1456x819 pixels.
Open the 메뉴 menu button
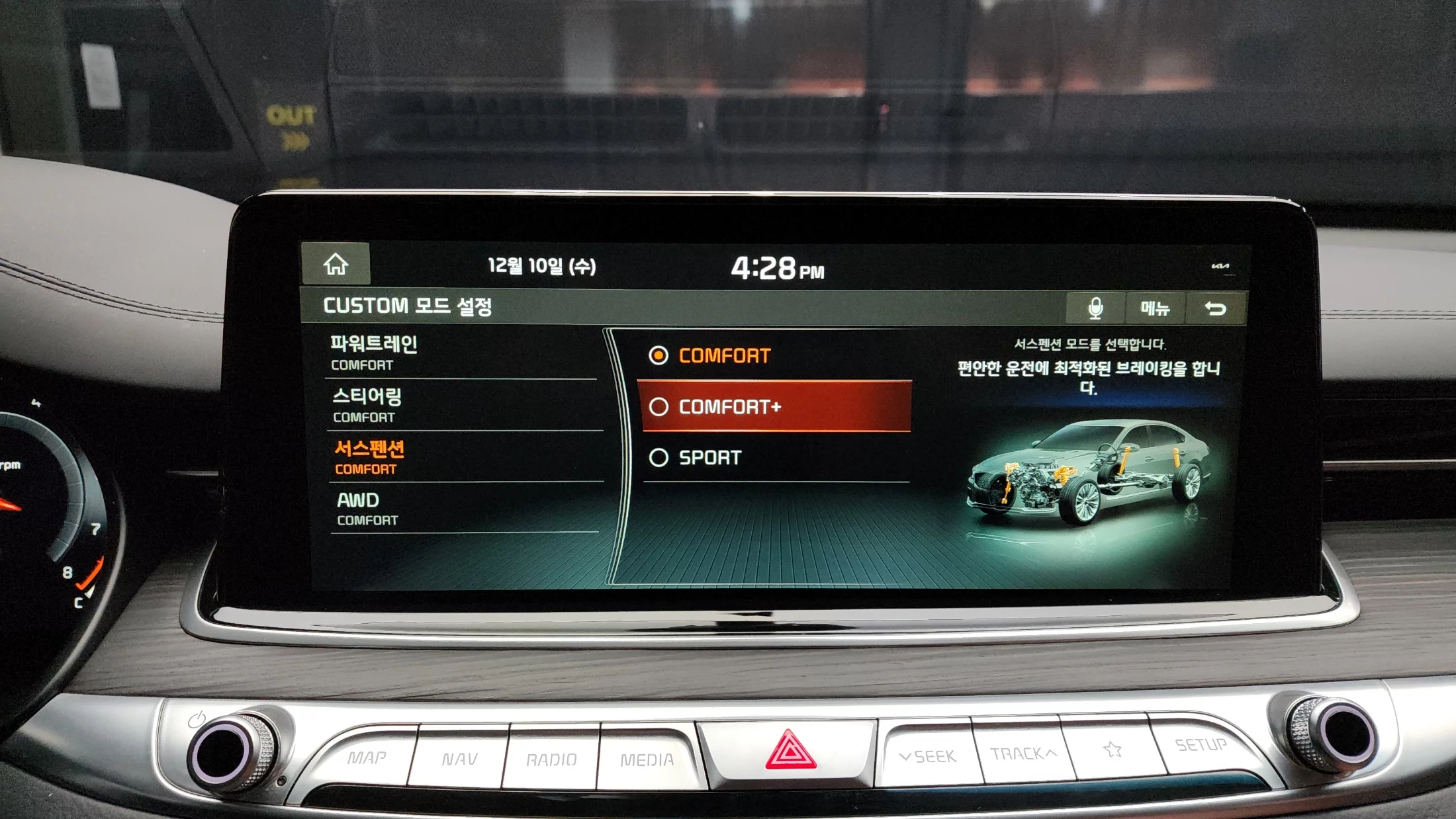pos(1155,308)
